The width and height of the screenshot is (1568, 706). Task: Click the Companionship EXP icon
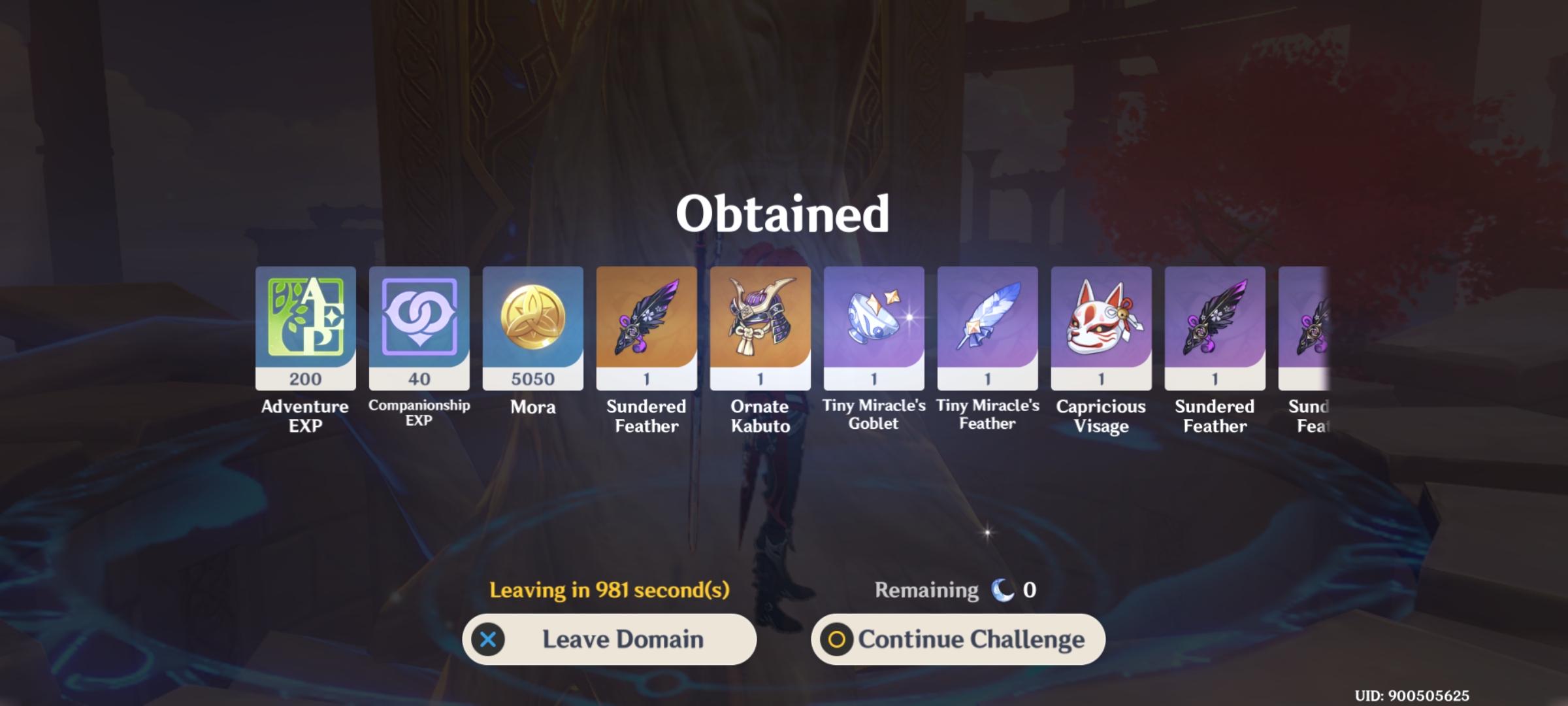419,326
